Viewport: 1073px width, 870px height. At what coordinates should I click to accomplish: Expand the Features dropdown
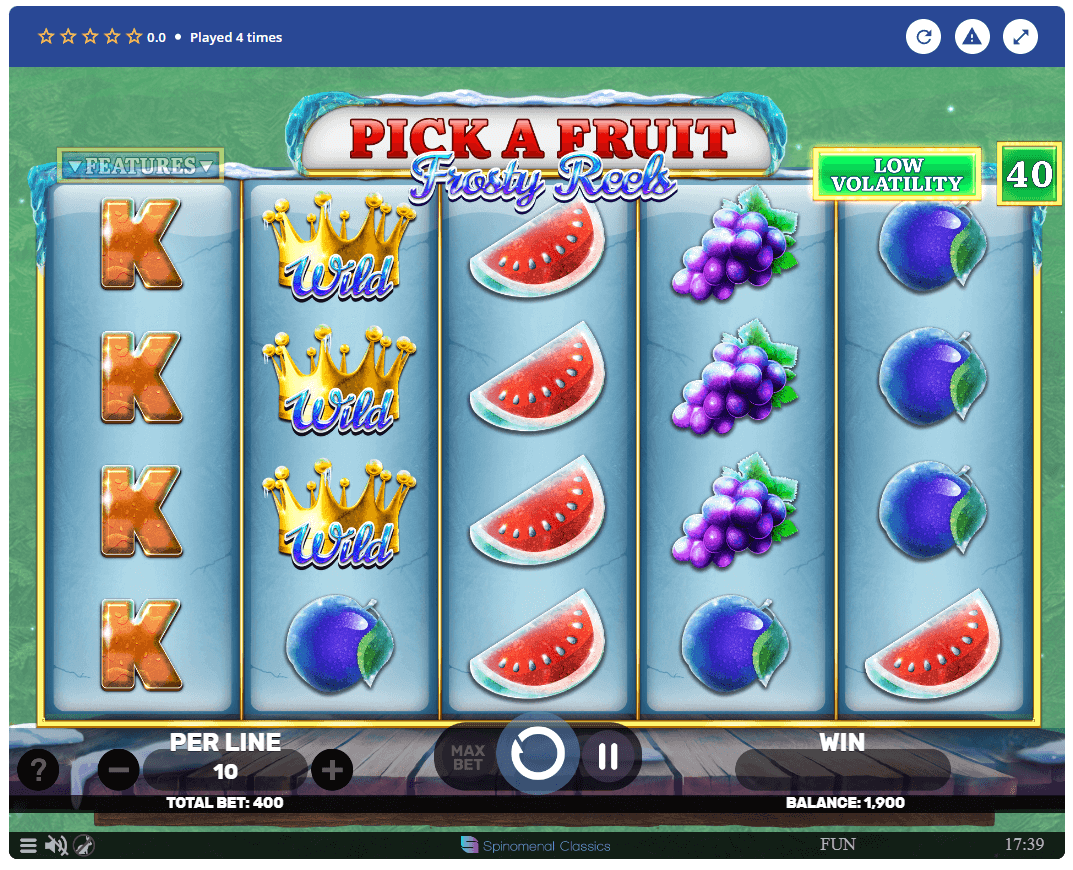[x=140, y=166]
